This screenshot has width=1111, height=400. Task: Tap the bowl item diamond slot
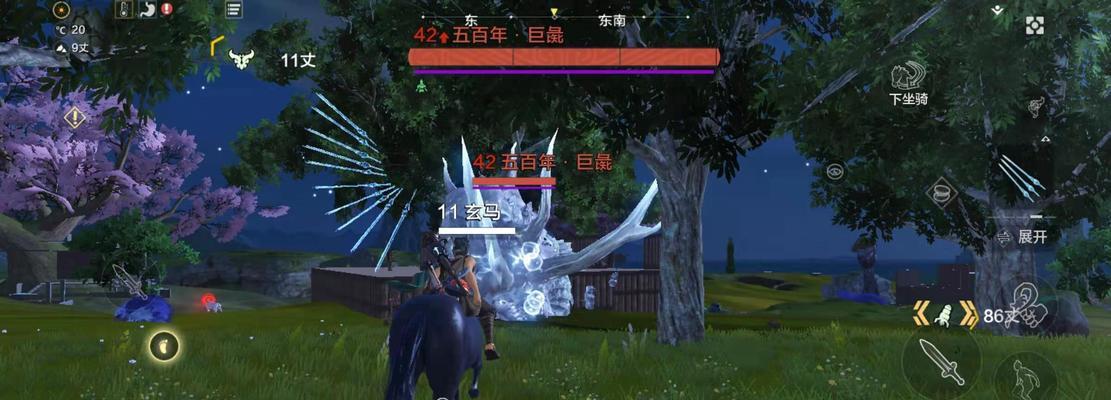click(941, 192)
